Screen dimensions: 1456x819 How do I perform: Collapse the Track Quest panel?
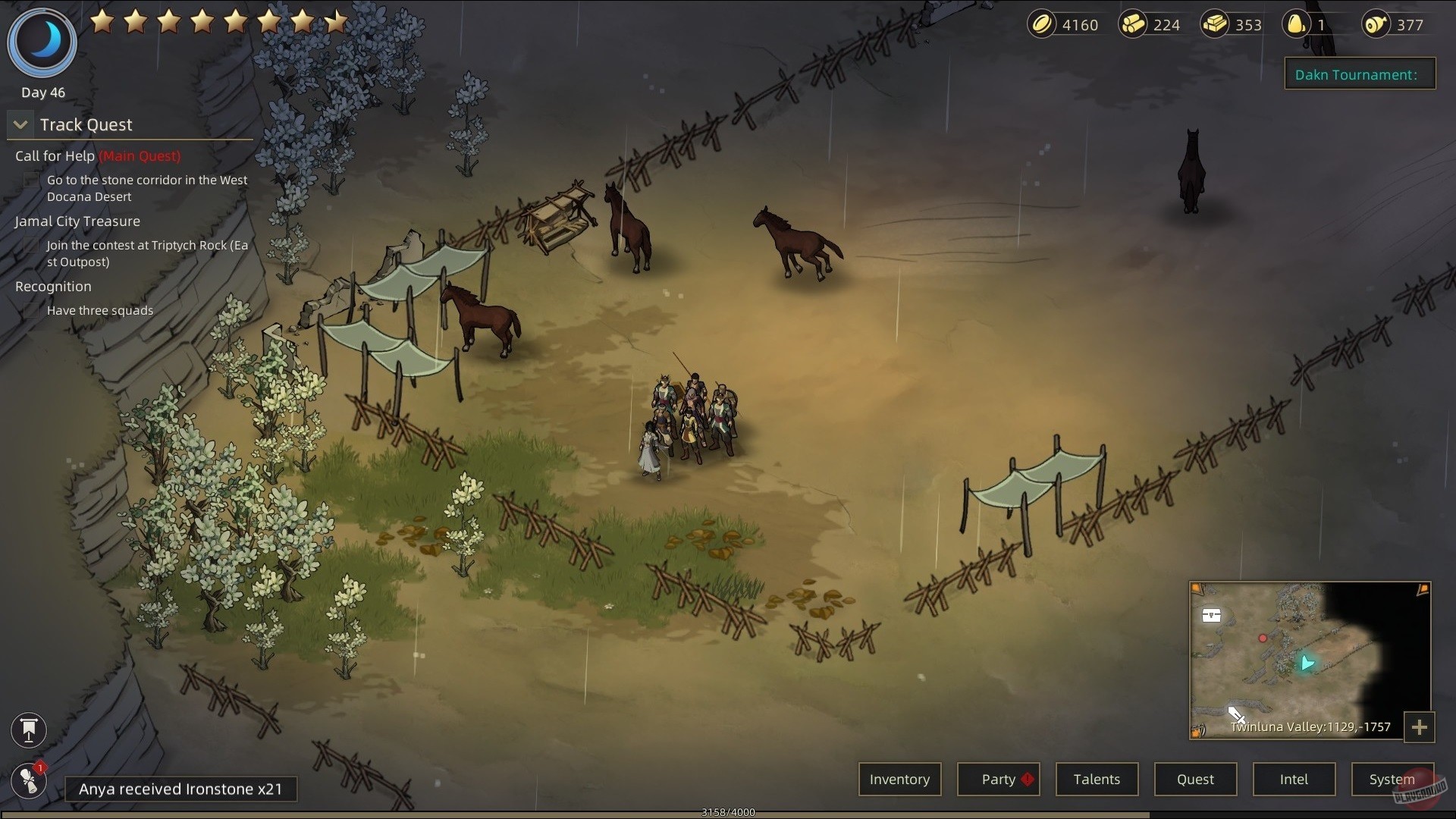[20, 124]
